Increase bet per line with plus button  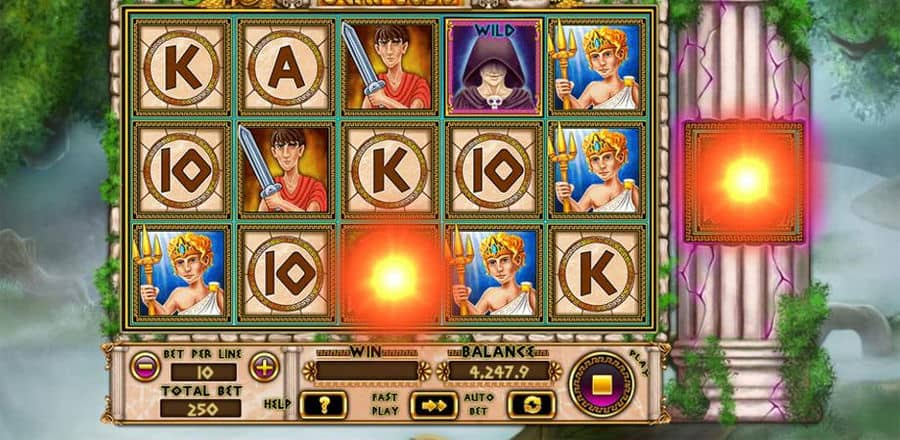[x=263, y=366]
